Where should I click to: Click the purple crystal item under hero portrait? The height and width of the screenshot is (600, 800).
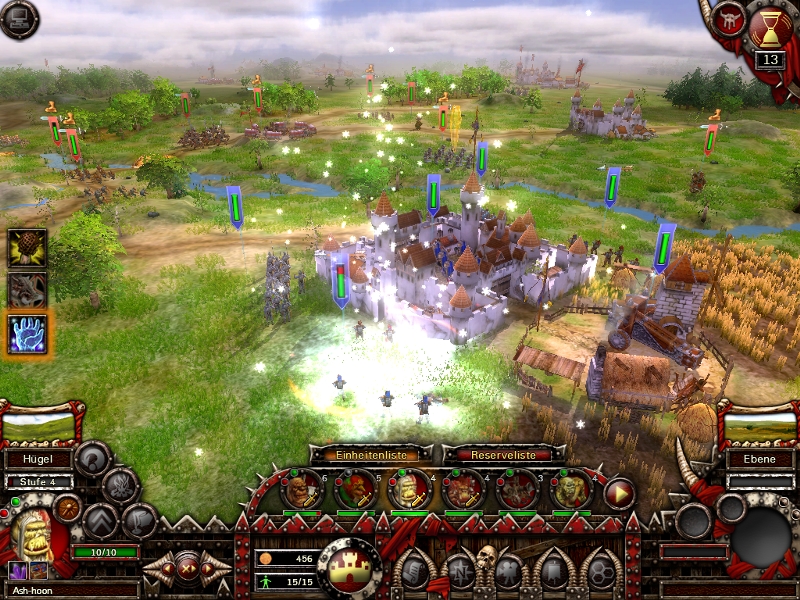point(17,570)
